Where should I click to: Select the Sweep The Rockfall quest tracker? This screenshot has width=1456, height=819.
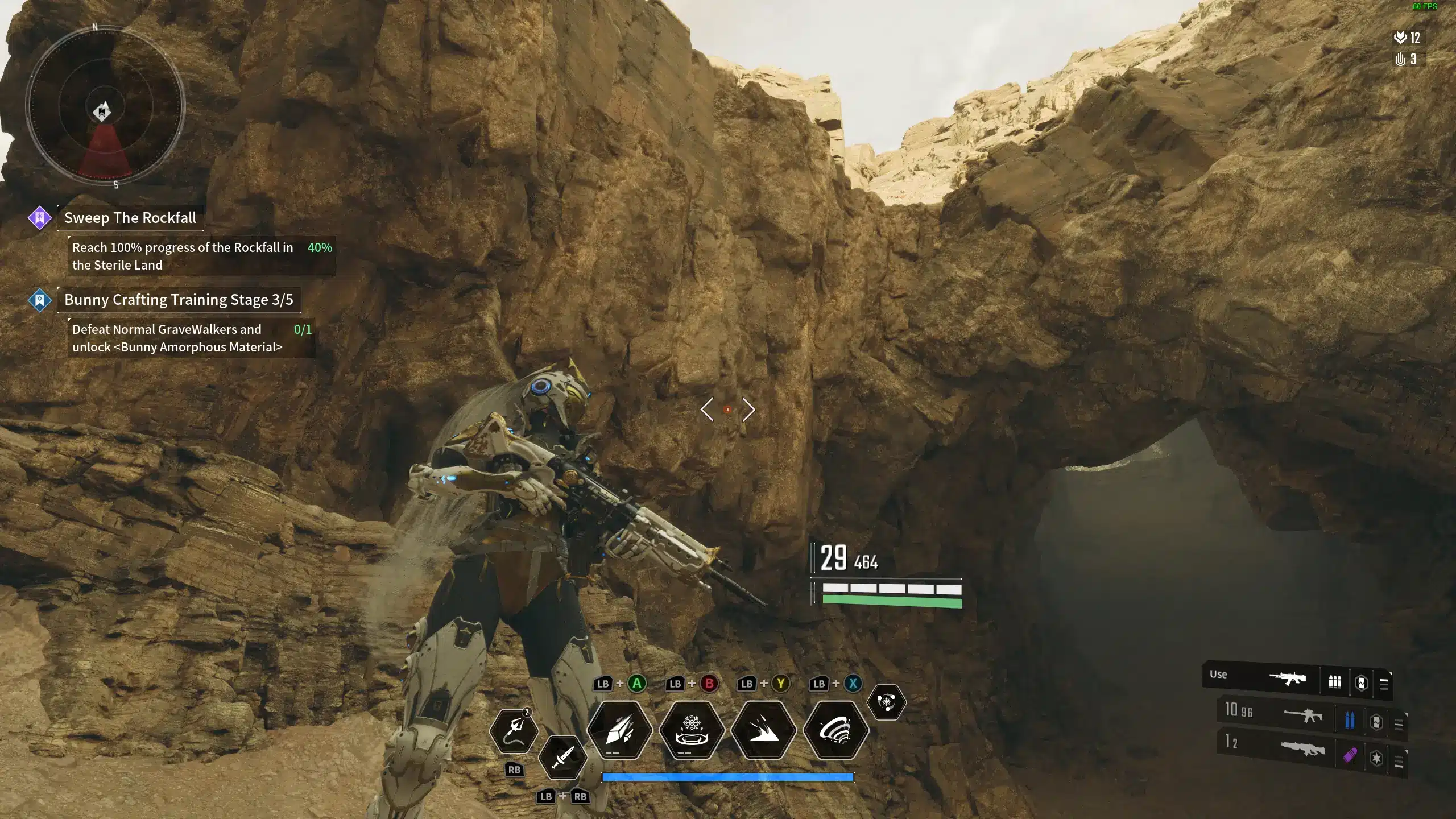(130, 218)
